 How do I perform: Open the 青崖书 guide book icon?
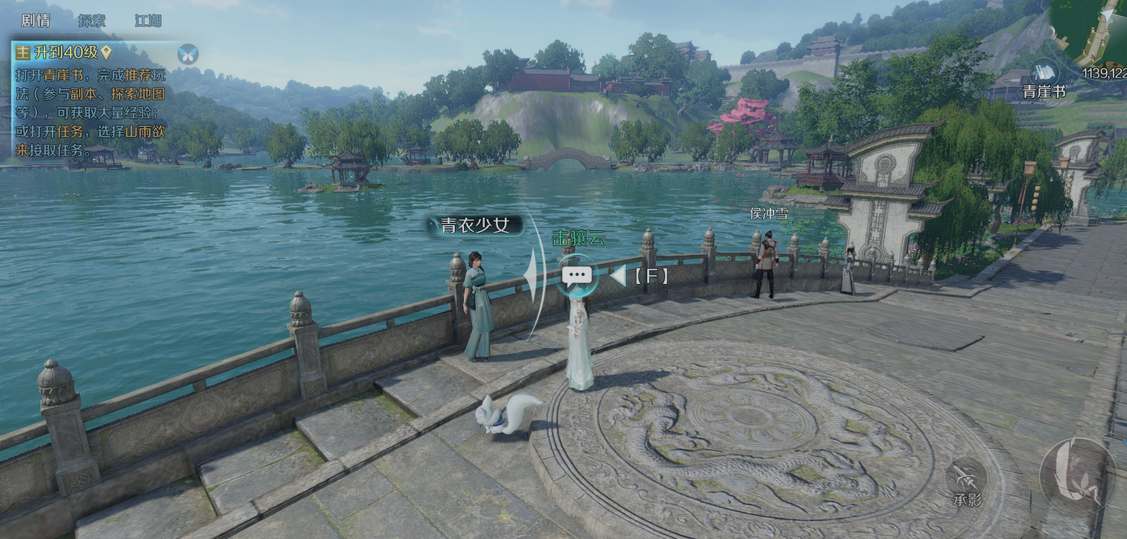click(x=1044, y=74)
